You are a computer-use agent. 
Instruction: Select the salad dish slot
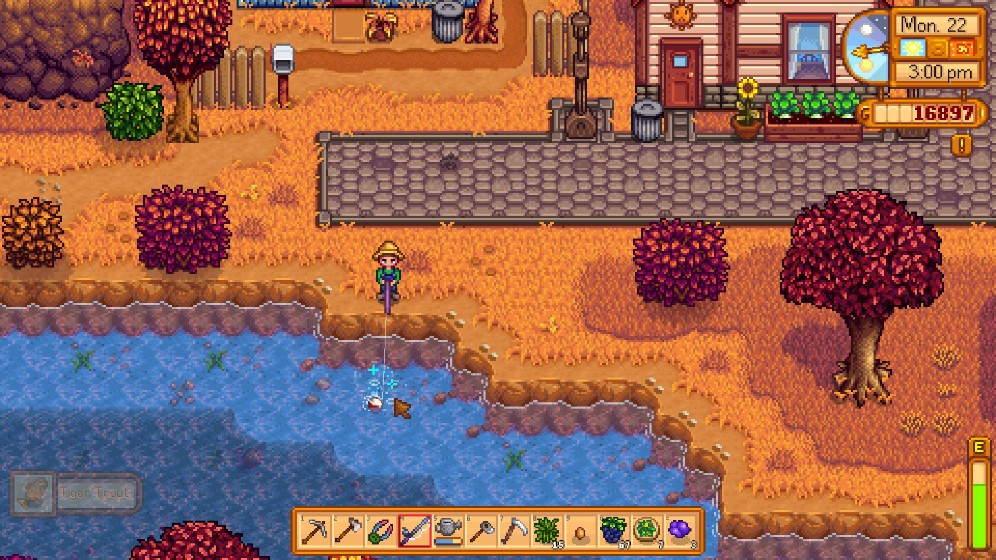(x=646, y=530)
